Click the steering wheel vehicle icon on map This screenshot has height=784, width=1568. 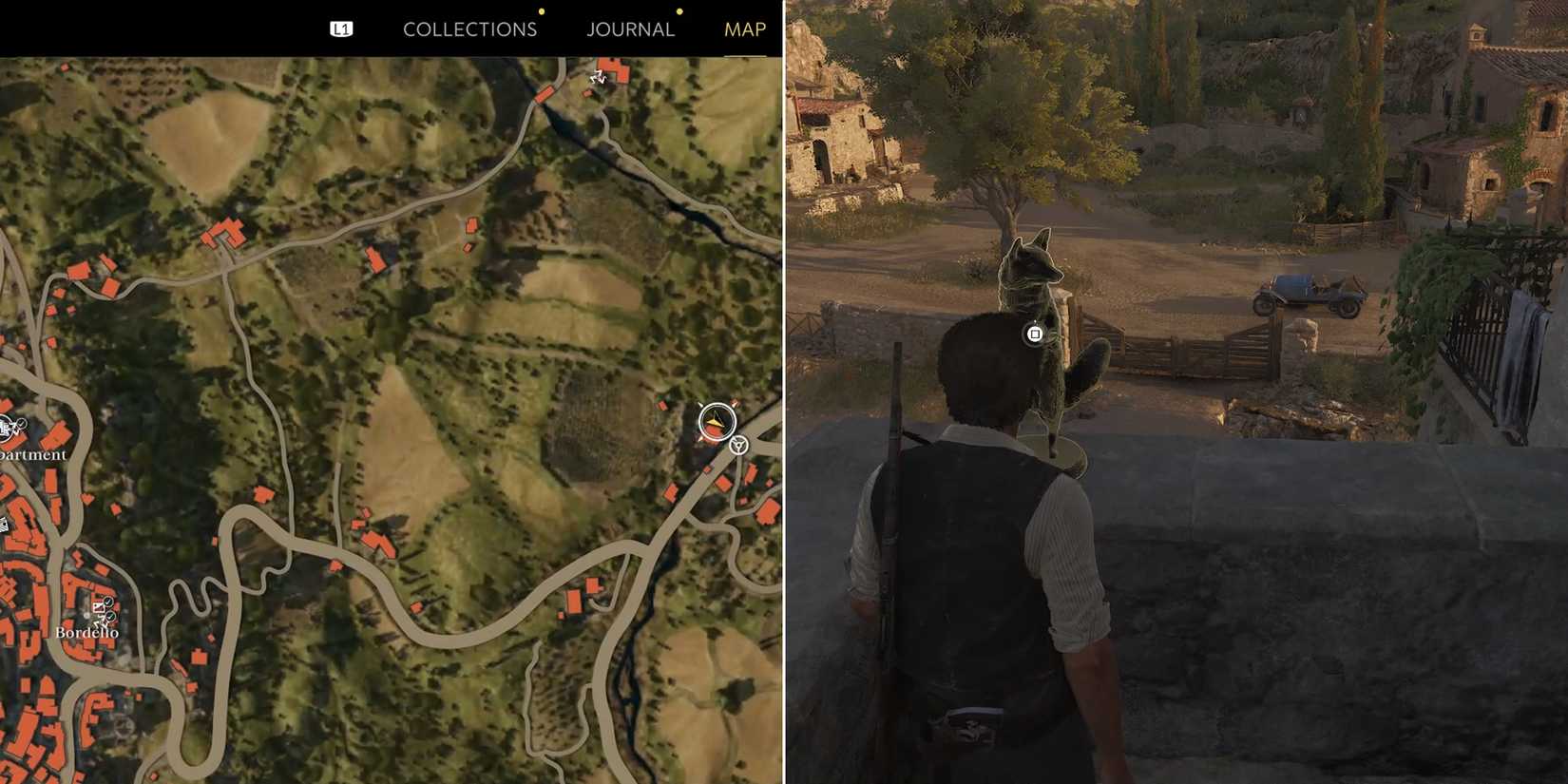tap(739, 445)
